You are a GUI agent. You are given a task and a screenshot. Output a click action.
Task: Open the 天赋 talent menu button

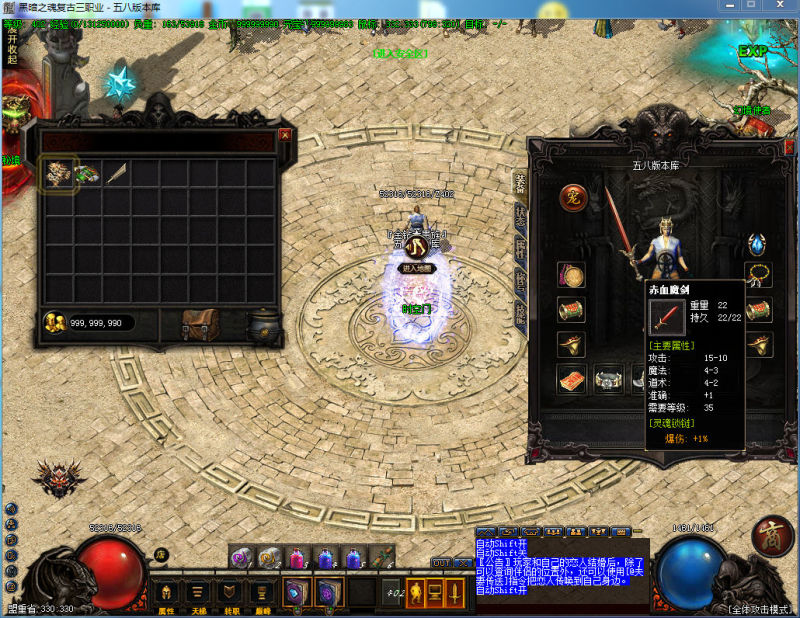(198, 592)
